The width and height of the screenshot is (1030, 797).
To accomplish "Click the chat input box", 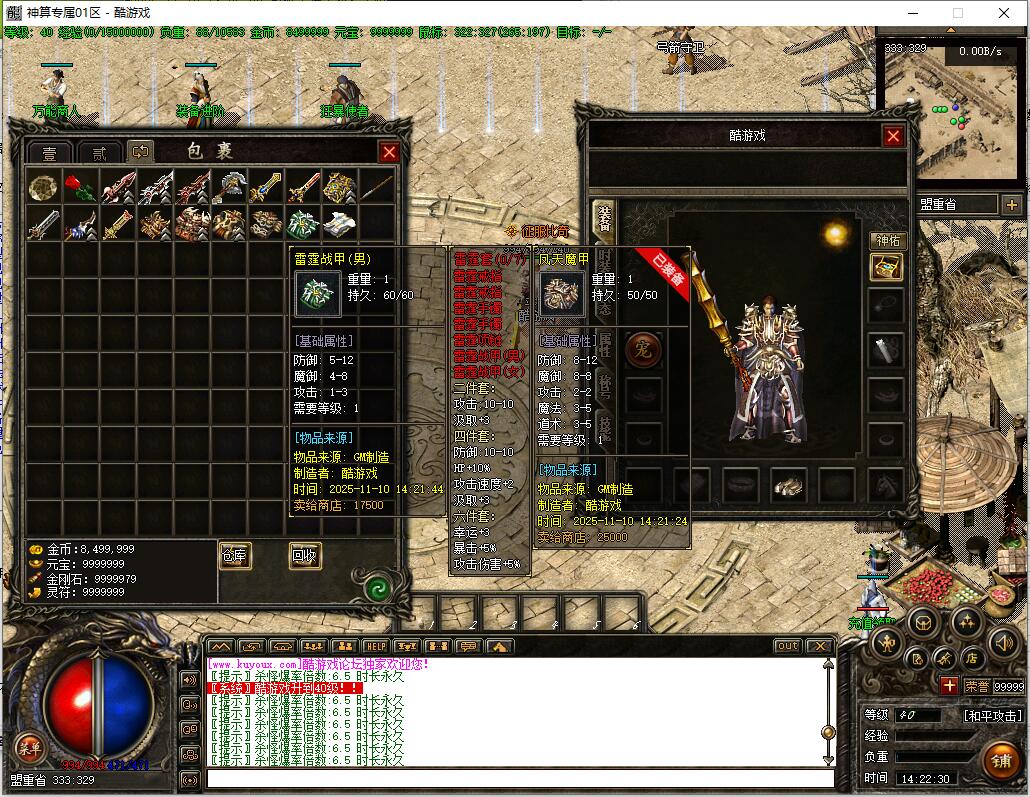I will [520, 778].
